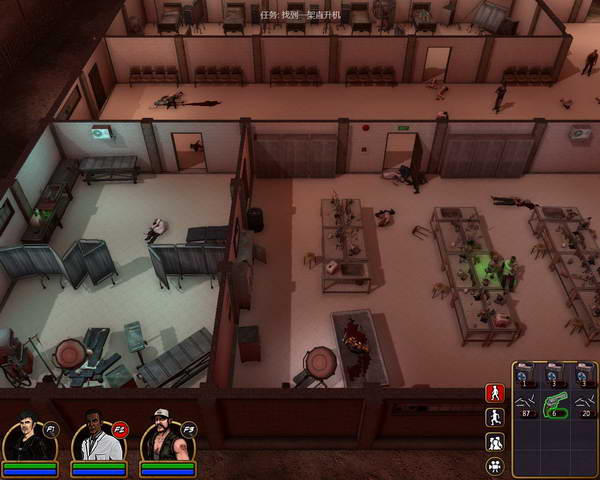Switch to the running stance button
This screenshot has height=480, width=600.
point(494,417)
